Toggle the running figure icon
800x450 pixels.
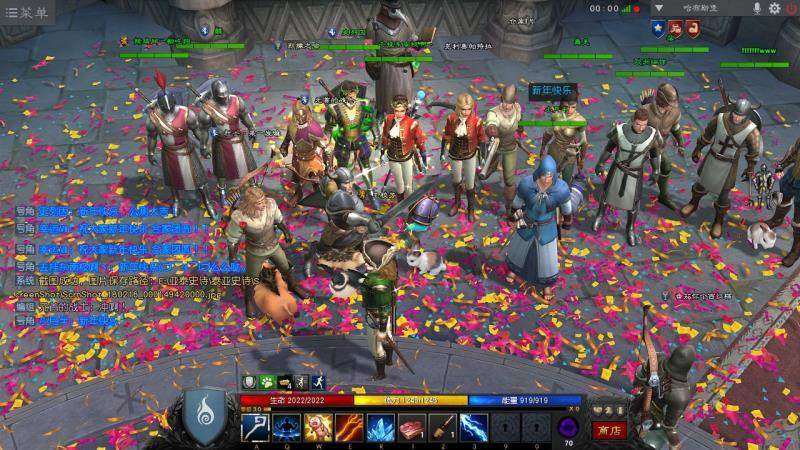pos(317,382)
